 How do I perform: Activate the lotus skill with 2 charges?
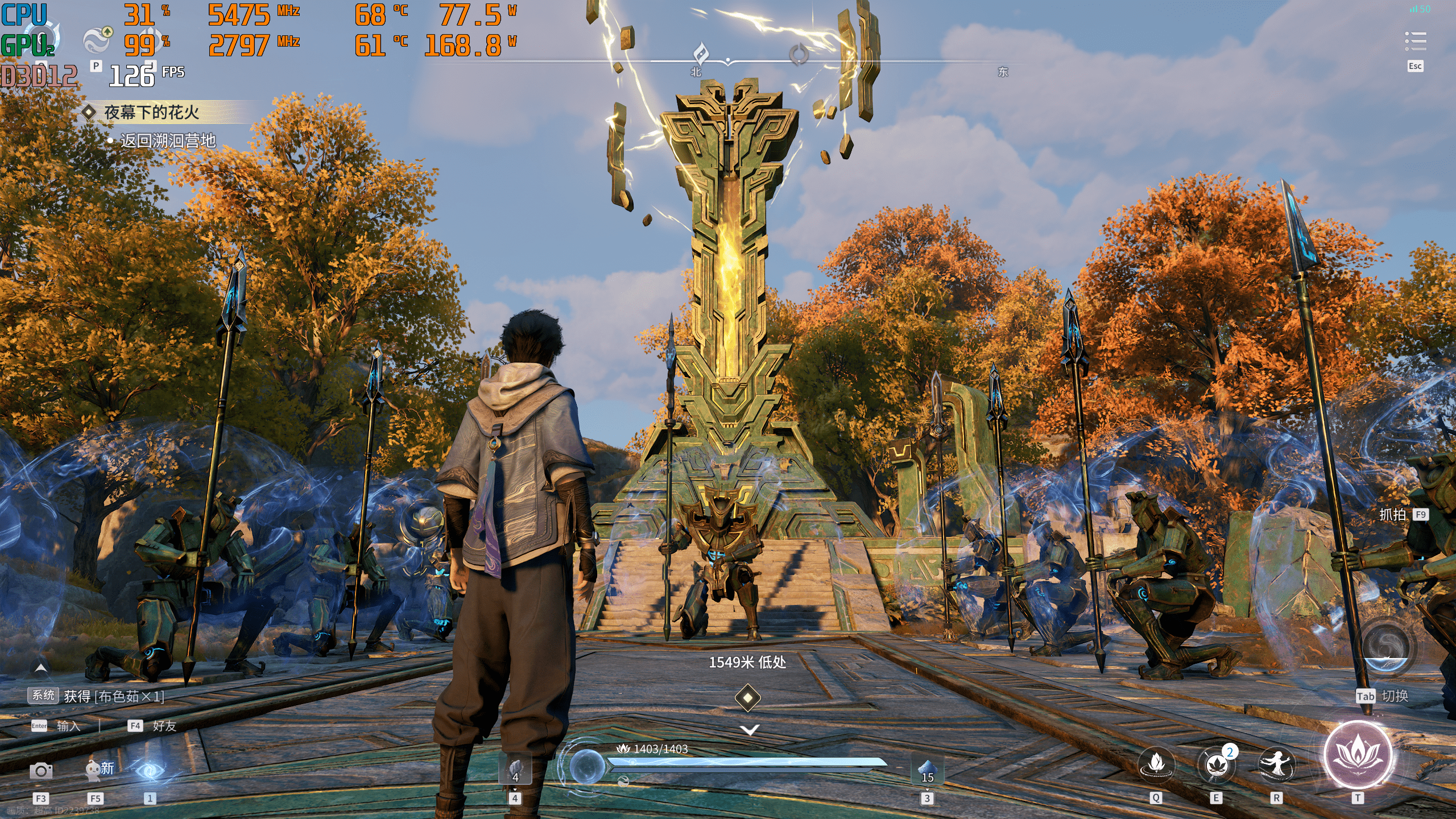click(1217, 764)
